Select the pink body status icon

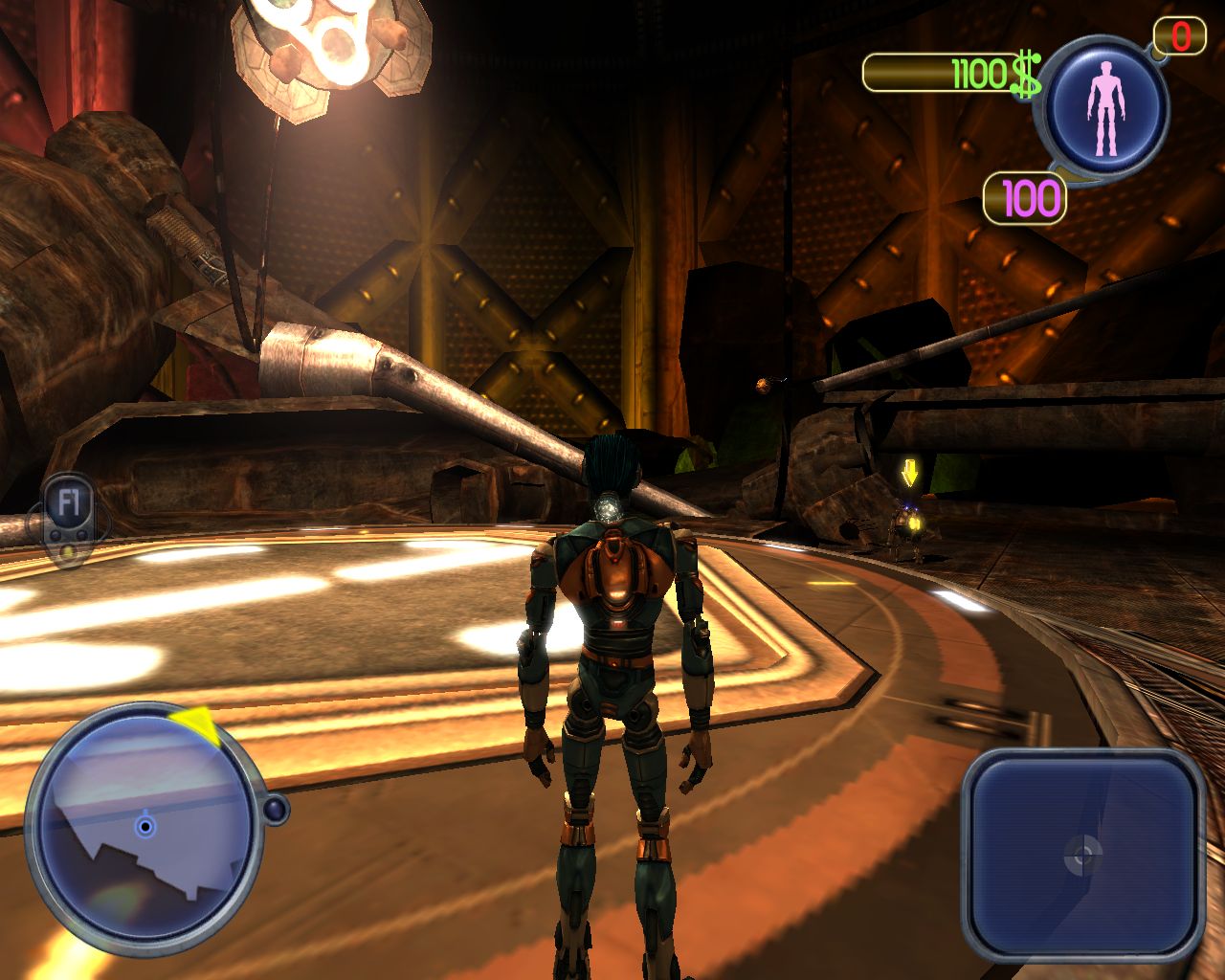coord(1106,107)
